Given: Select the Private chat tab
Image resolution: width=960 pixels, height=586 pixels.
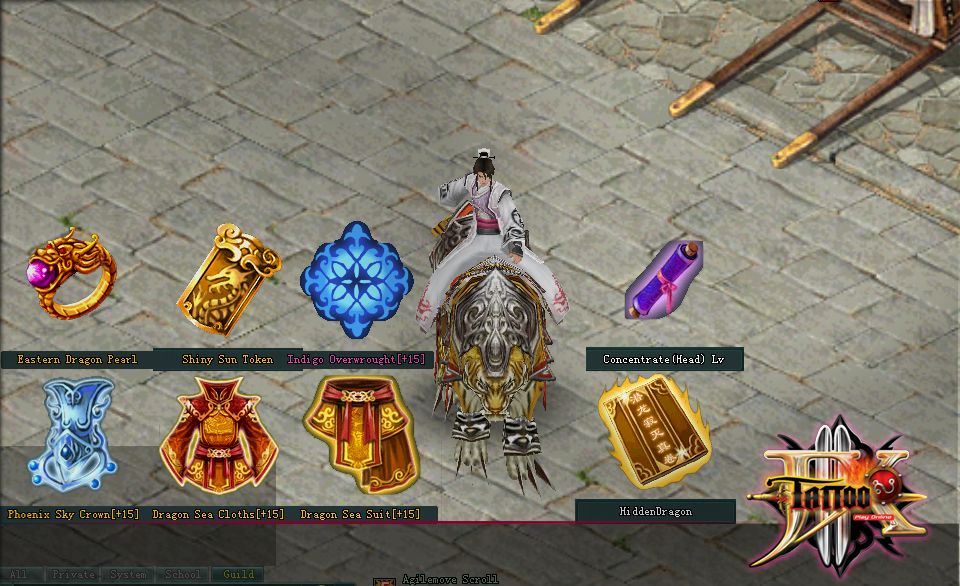Looking at the screenshot, I should coord(74,575).
